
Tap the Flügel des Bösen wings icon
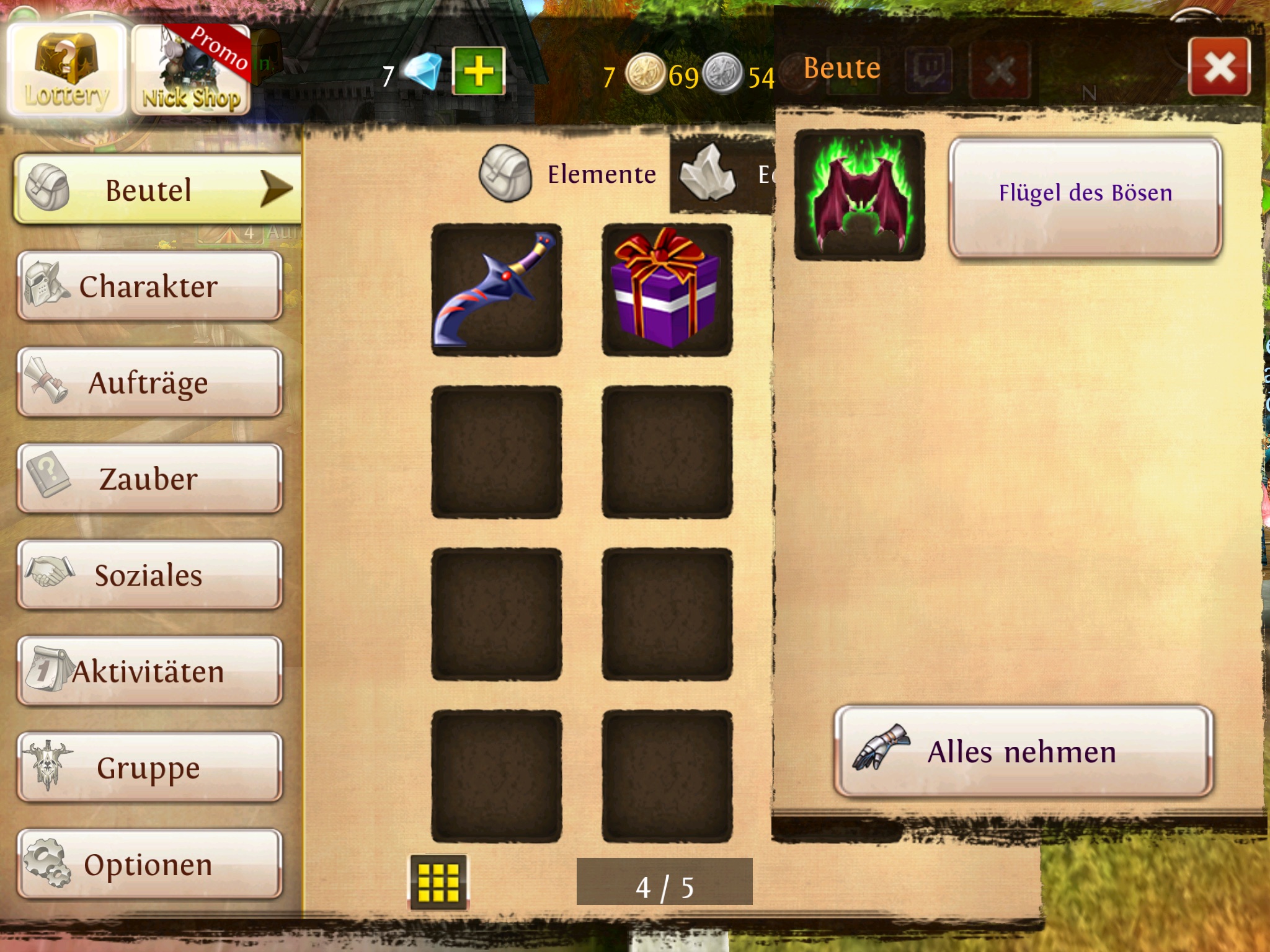pyautogui.click(x=859, y=195)
